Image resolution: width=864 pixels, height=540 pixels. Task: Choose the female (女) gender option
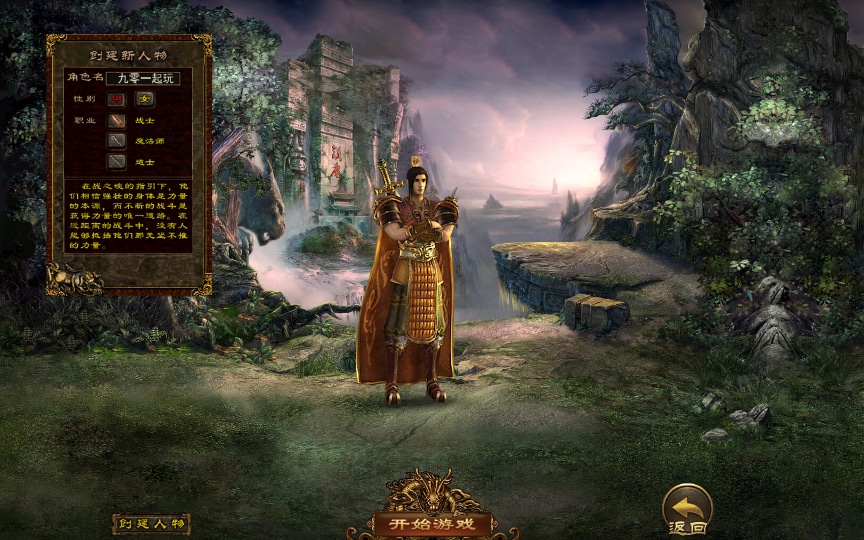coord(144,99)
